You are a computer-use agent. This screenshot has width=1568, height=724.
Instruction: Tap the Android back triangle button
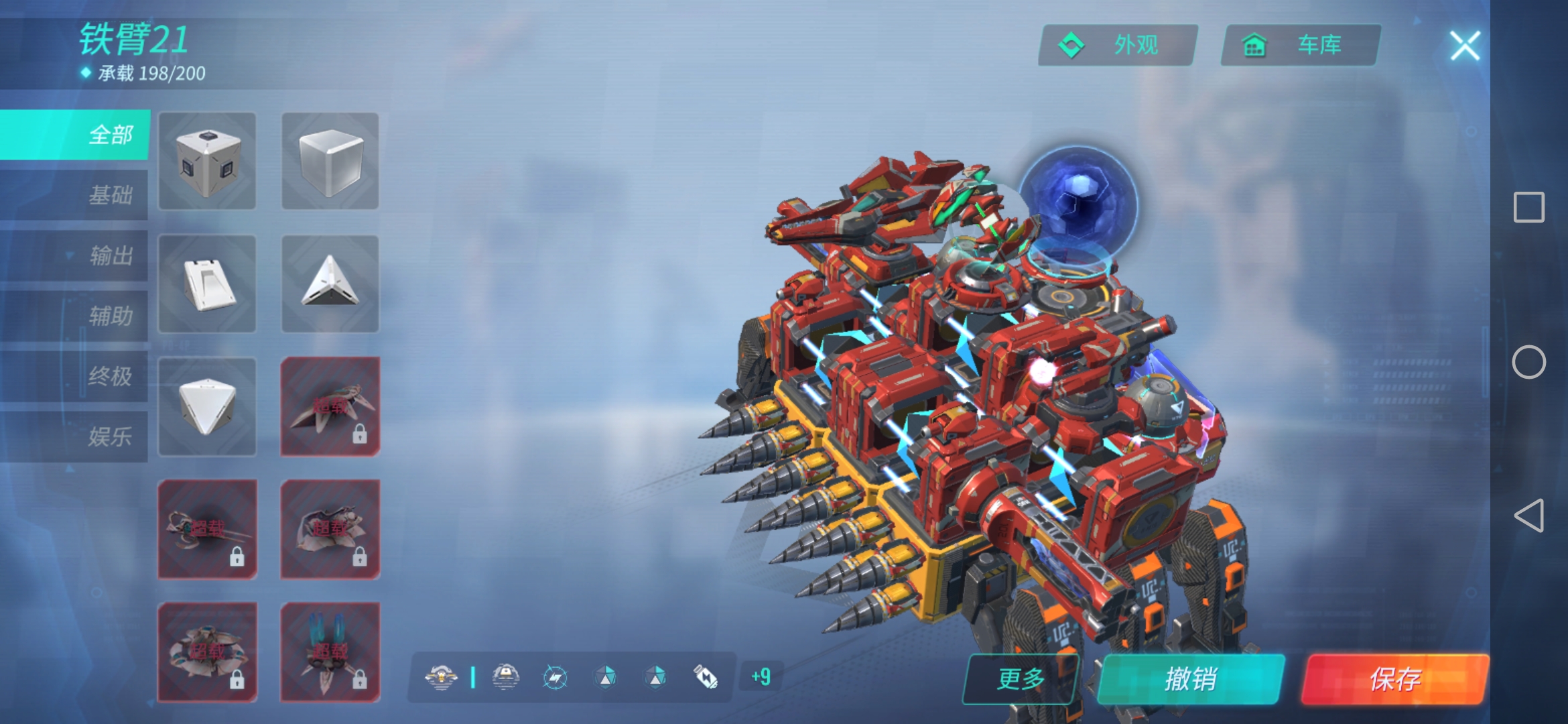pos(1528,516)
